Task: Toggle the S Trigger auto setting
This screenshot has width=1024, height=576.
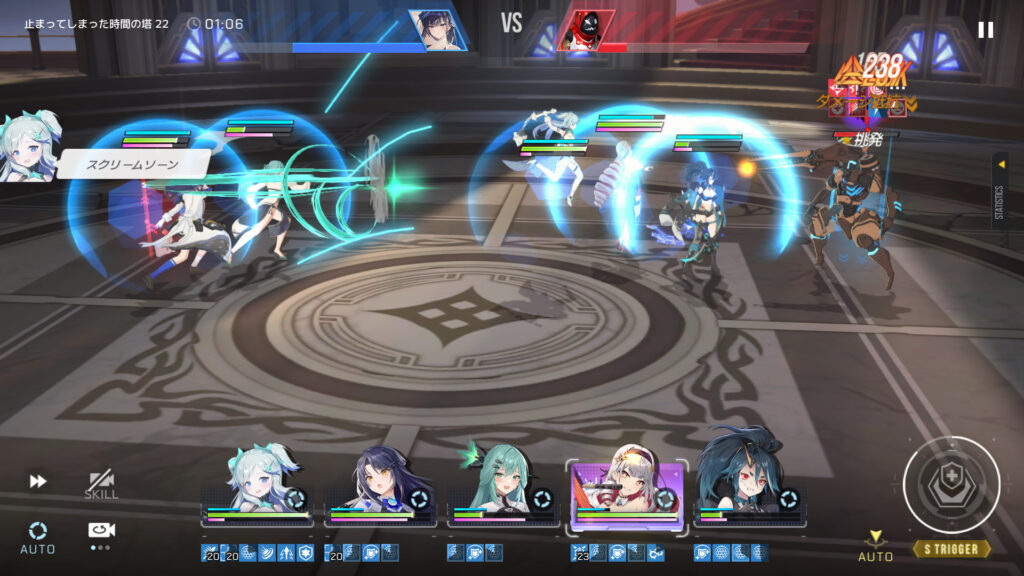Action: click(x=876, y=546)
